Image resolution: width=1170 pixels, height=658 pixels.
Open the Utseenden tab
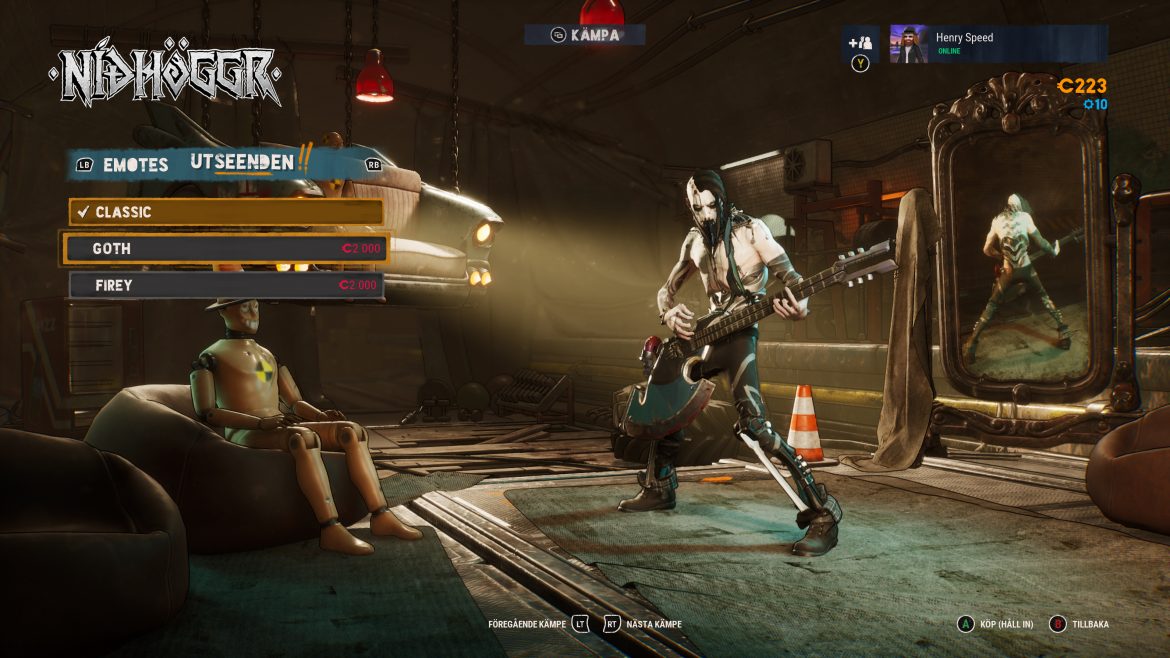coord(242,162)
